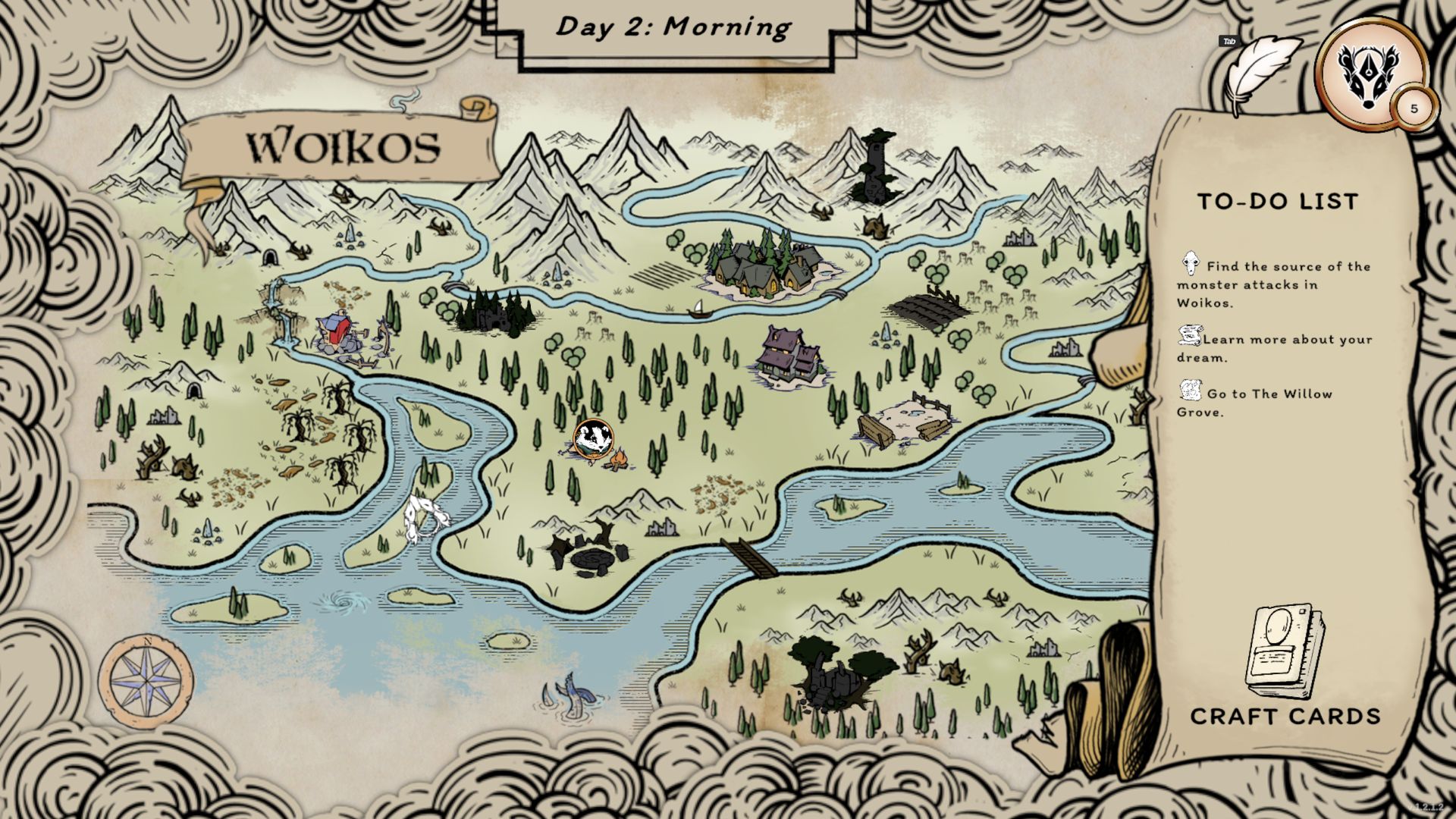The image size is (1456, 819).
Task: Select the badger campfire marker on the map
Action: pyautogui.click(x=592, y=441)
